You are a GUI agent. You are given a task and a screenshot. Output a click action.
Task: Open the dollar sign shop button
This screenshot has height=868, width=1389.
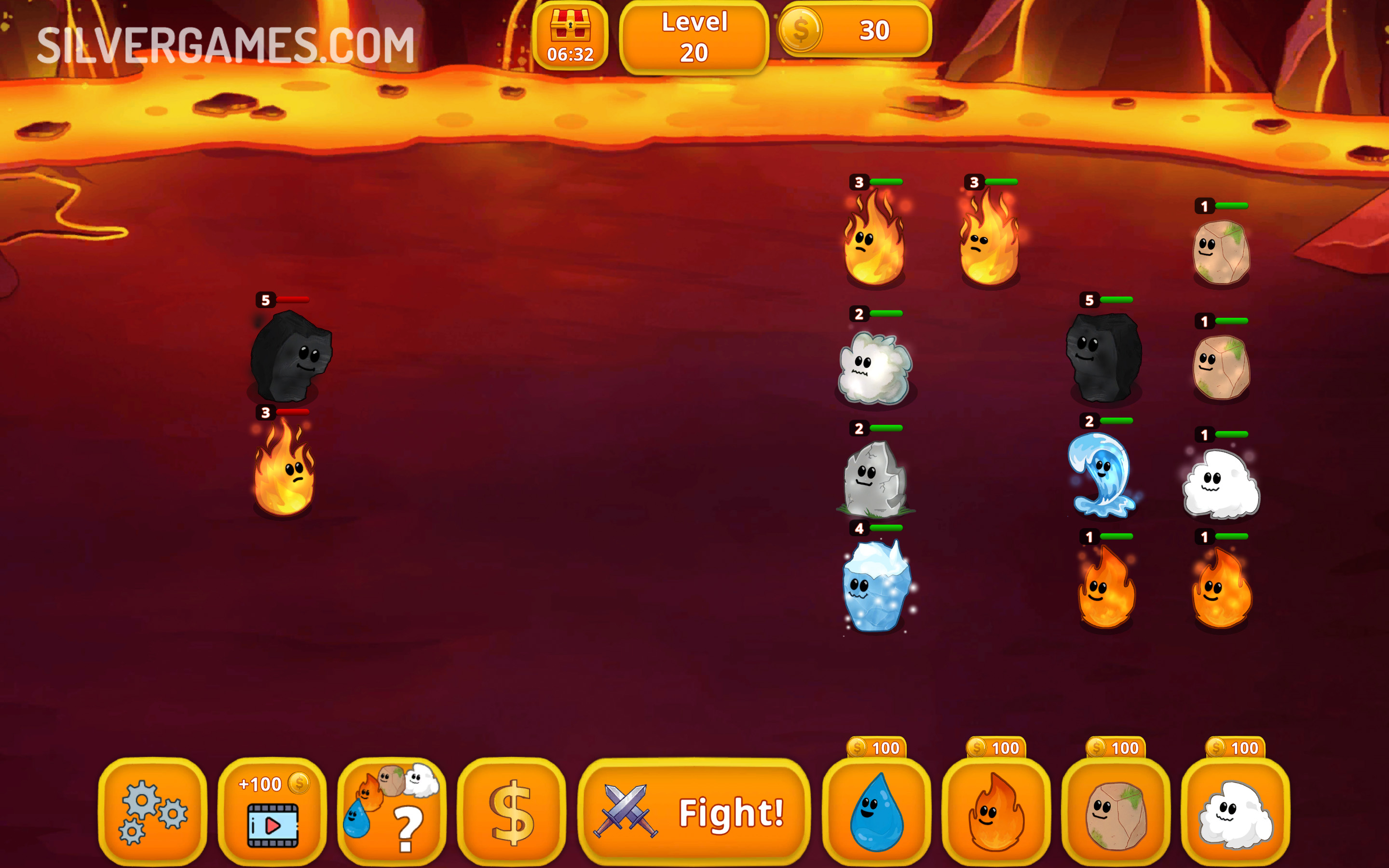(511, 811)
